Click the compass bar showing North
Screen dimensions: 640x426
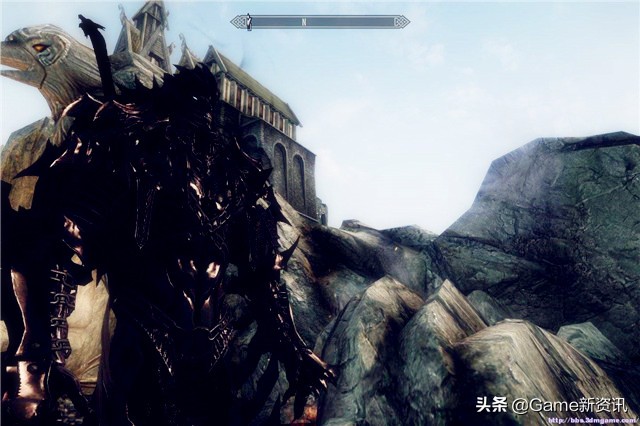tap(319, 22)
